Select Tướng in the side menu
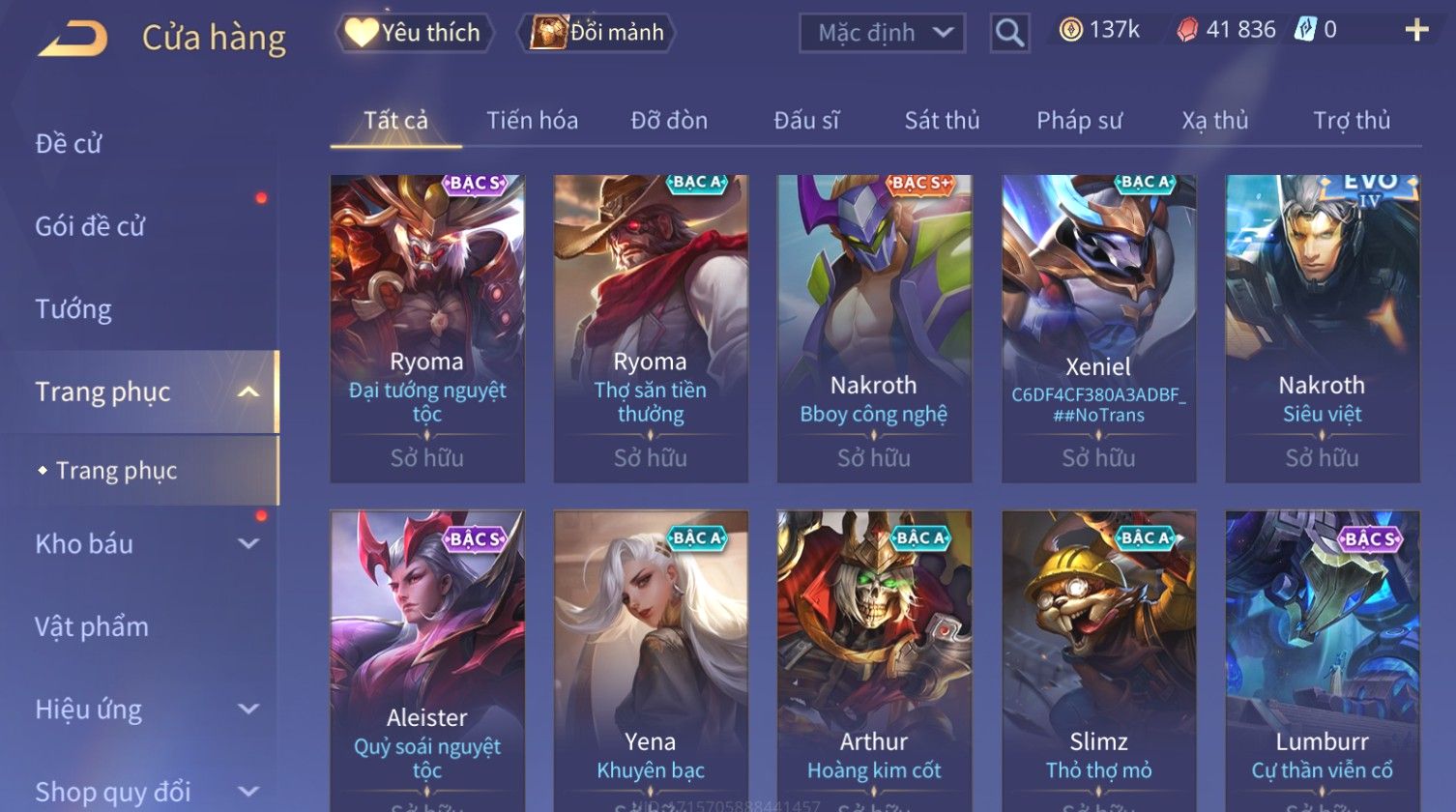This screenshot has width=1456, height=812. pos(73,309)
